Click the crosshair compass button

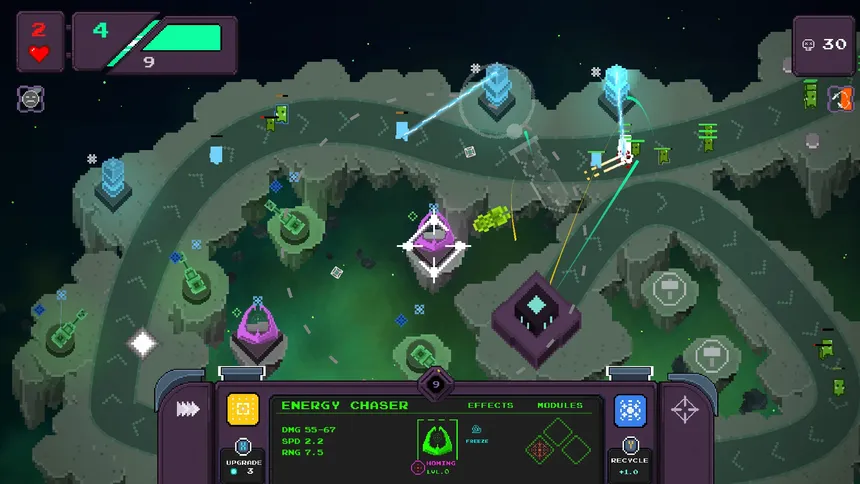pos(685,409)
